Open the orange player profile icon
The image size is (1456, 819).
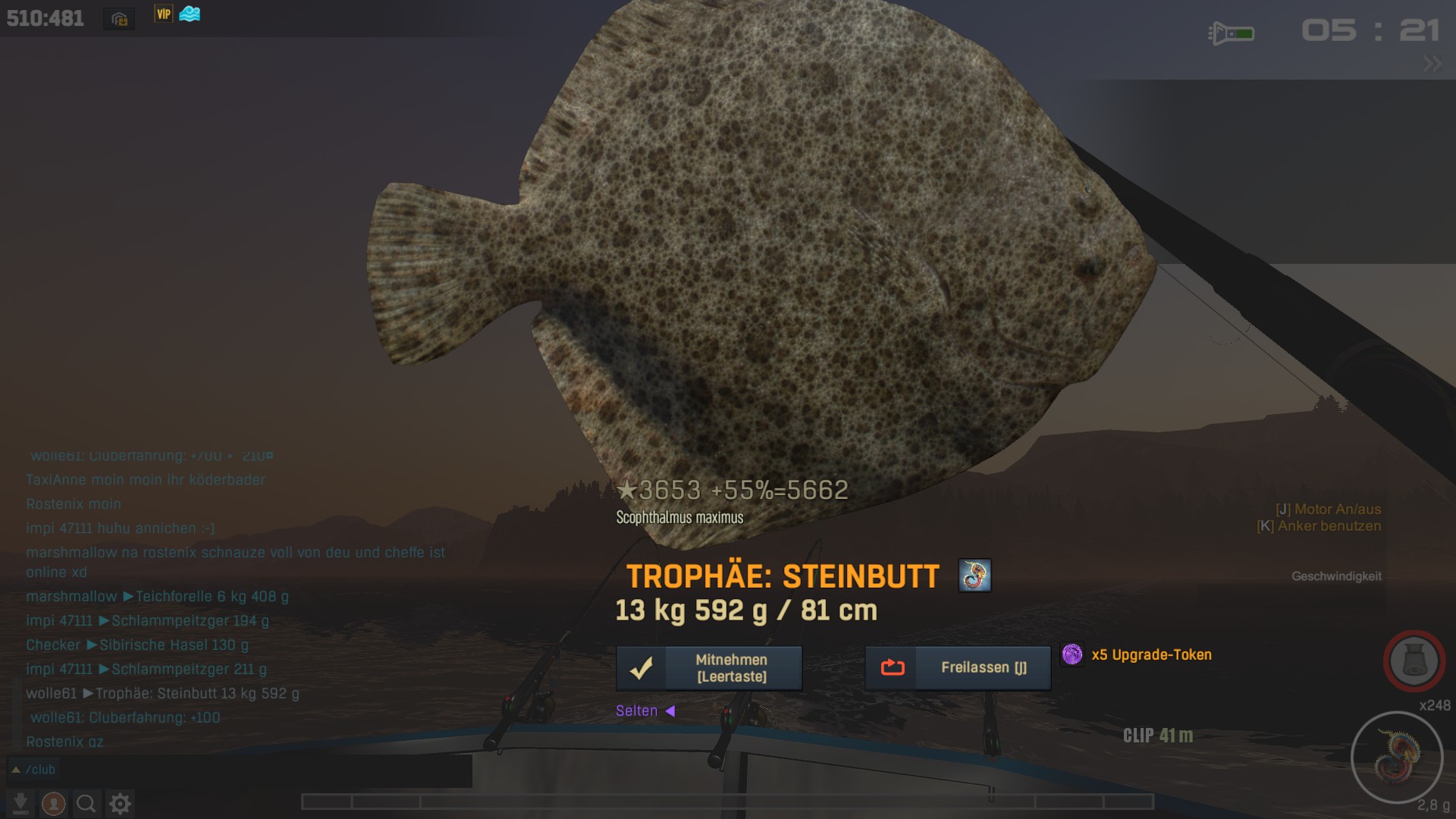[x=53, y=803]
